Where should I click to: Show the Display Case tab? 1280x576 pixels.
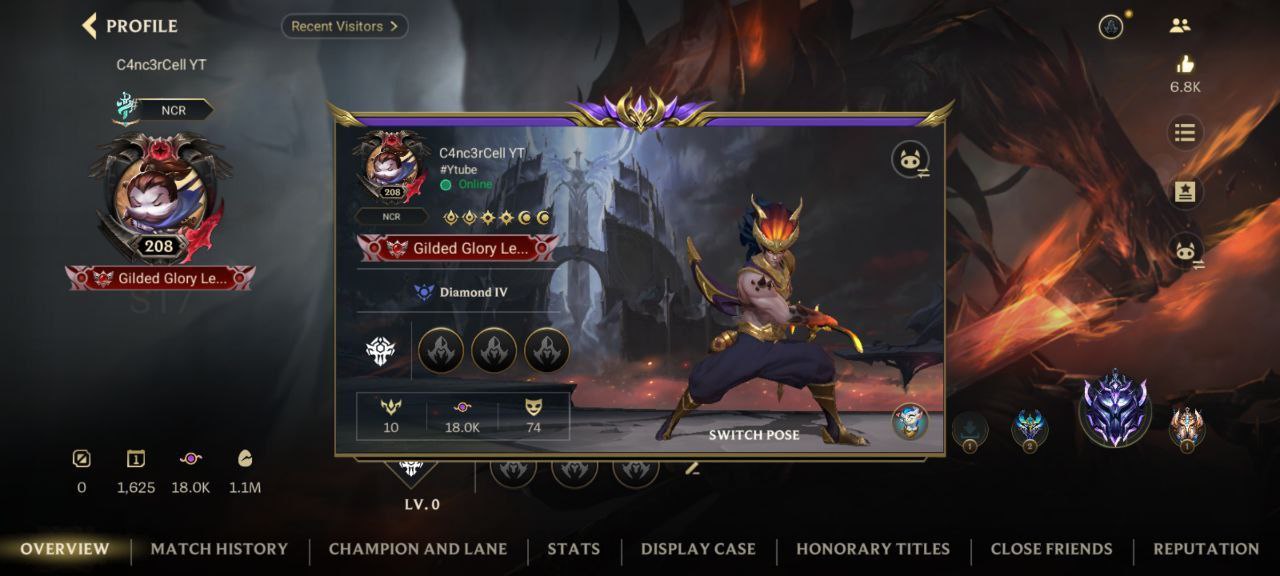pos(698,549)
